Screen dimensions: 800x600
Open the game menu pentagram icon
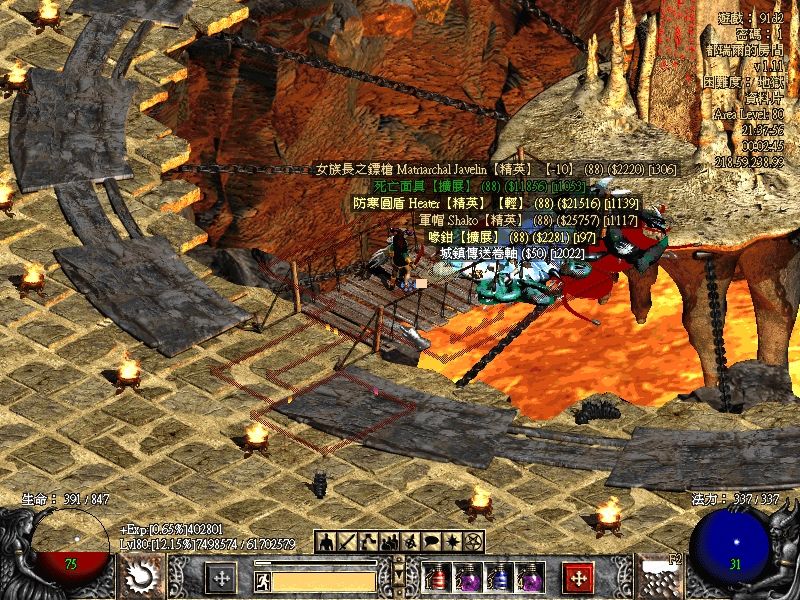pyautogui.click(x=474, y=542)
